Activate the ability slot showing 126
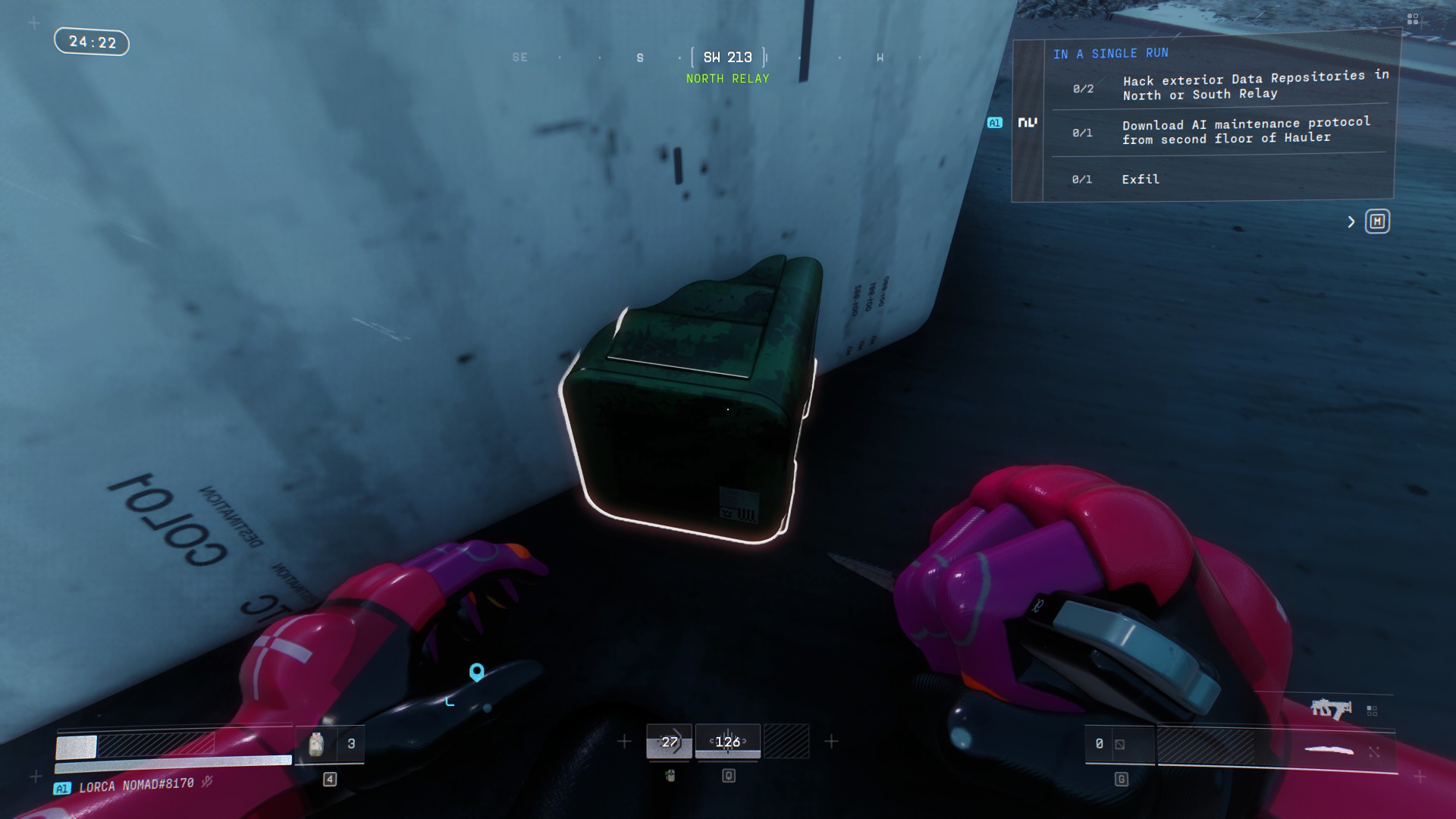This screenshot has height=819, width=1456. tap(727, 742)
